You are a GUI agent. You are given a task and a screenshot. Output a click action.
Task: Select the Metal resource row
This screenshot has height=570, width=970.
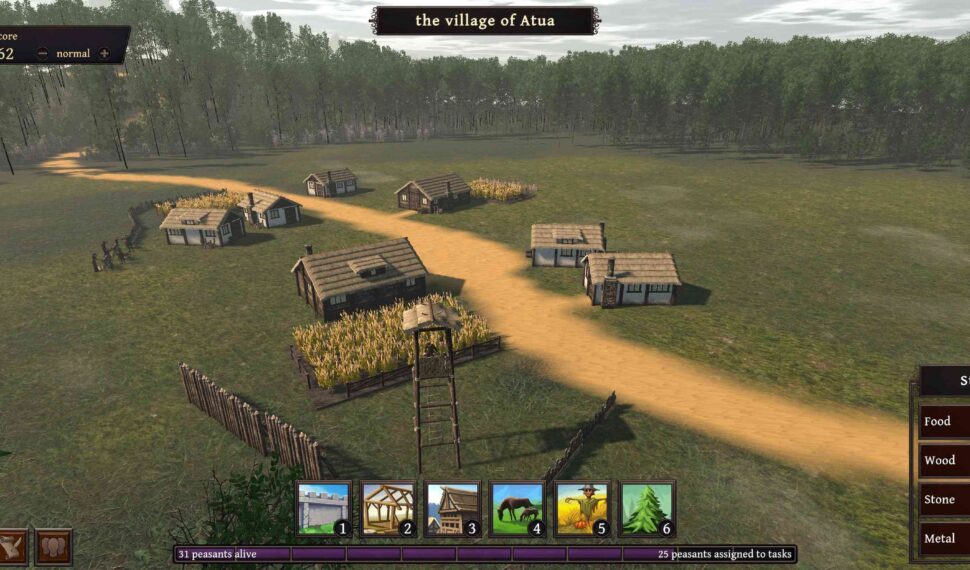943,539
